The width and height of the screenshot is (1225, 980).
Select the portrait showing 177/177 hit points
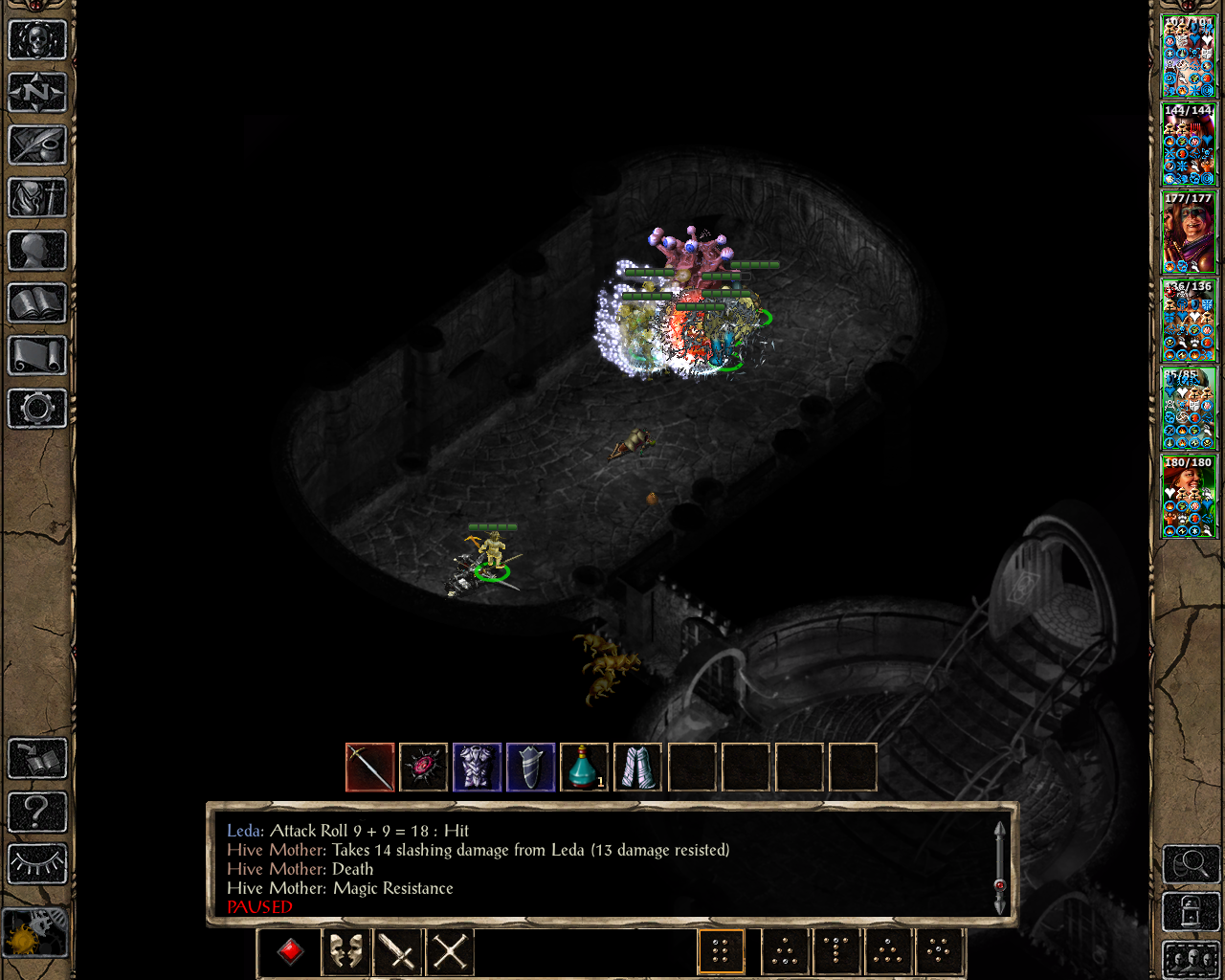[1189, 233]
